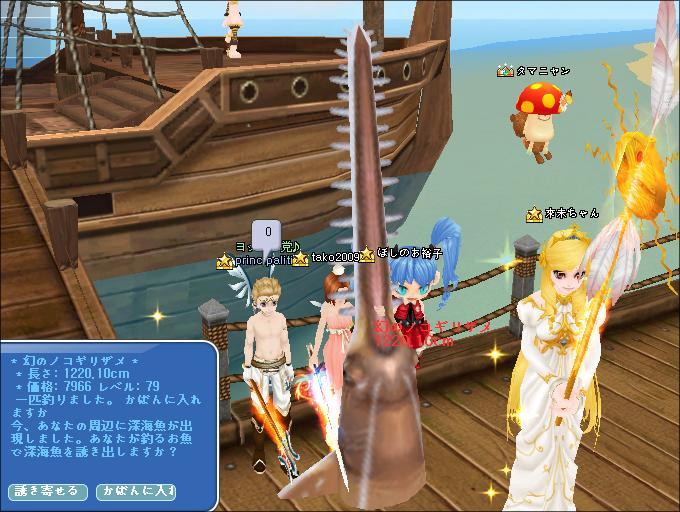680x512 pixels.
Task: Choose the 誘き寄せる (lure) button
Action: tap(42, 491)
